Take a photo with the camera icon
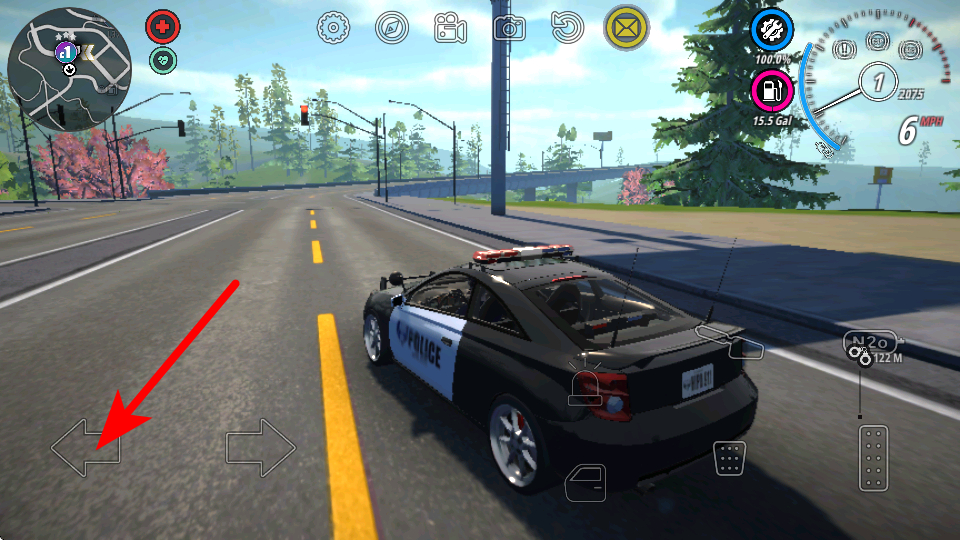This screenshot has width=960, height=540. coord(509,28)
